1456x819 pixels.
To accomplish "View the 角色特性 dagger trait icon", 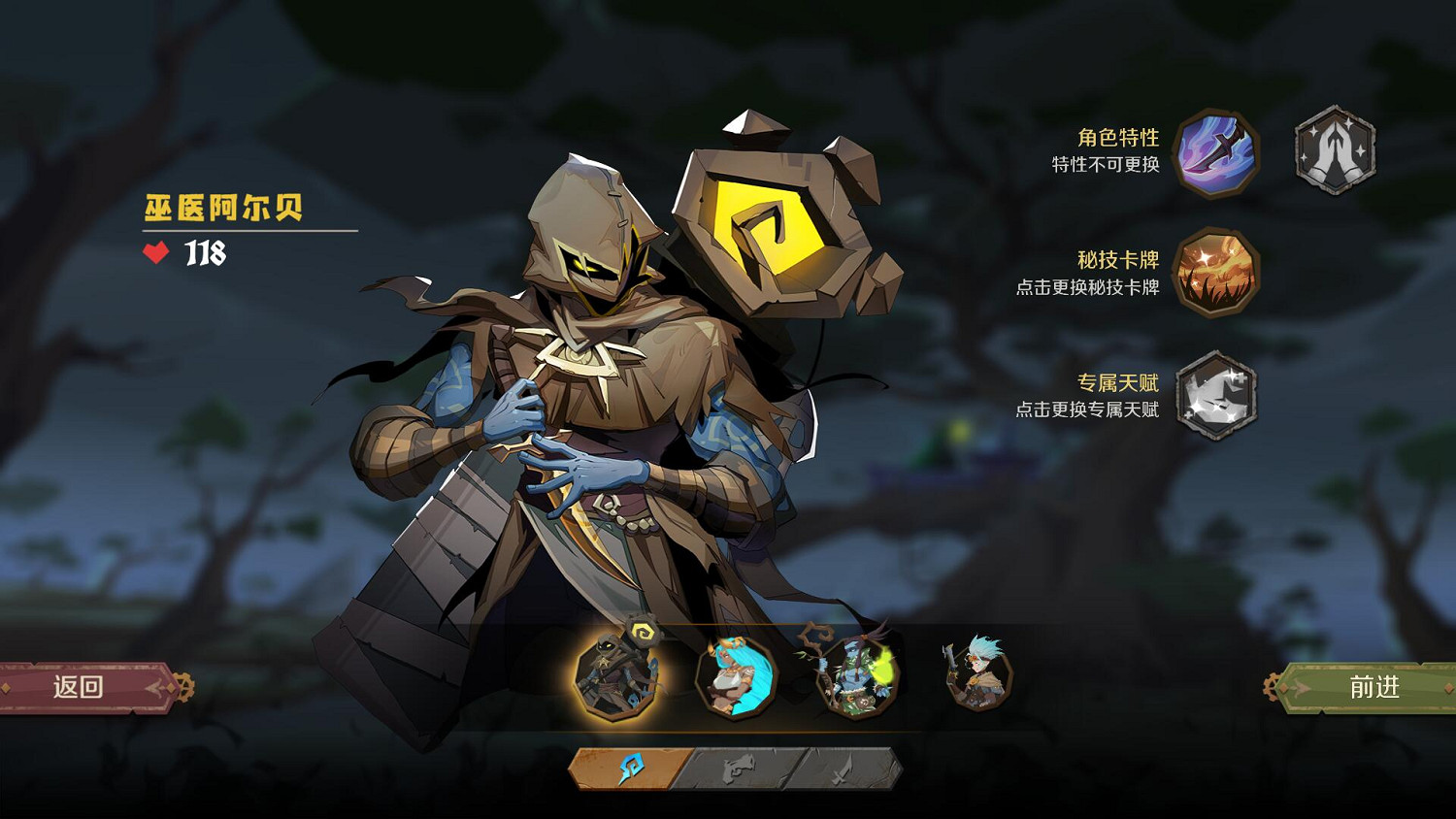I will 1215,152.
